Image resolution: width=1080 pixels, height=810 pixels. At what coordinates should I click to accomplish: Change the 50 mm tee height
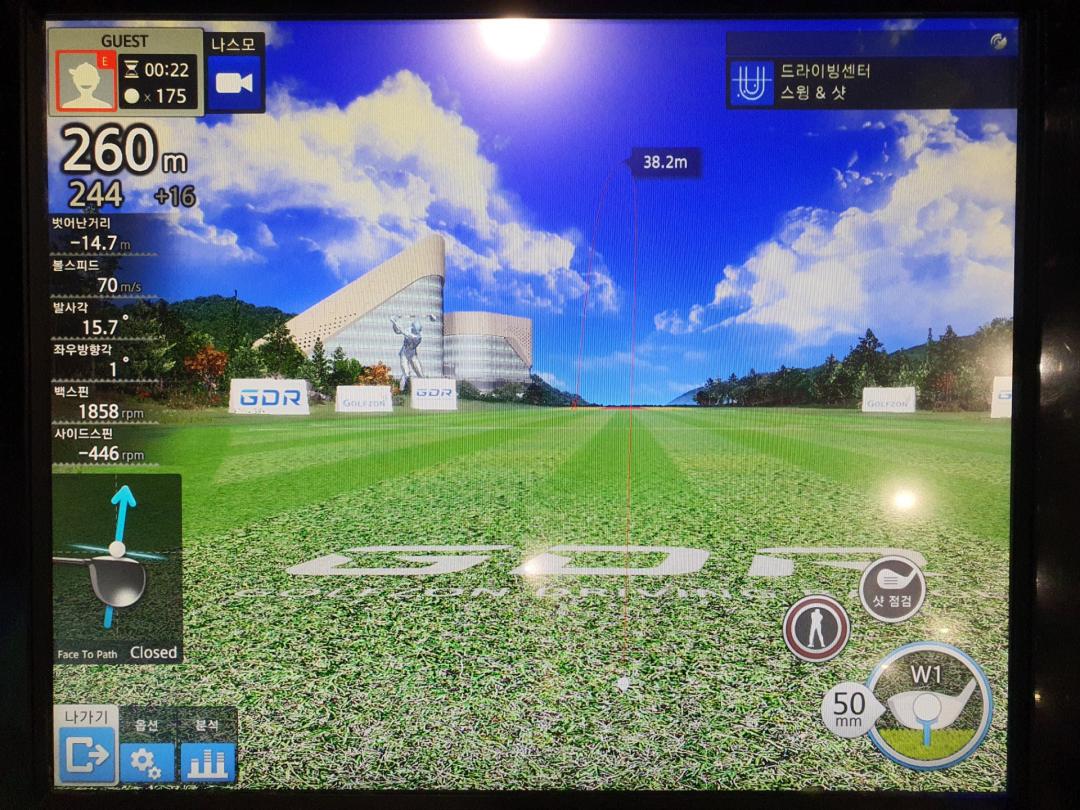848,709
